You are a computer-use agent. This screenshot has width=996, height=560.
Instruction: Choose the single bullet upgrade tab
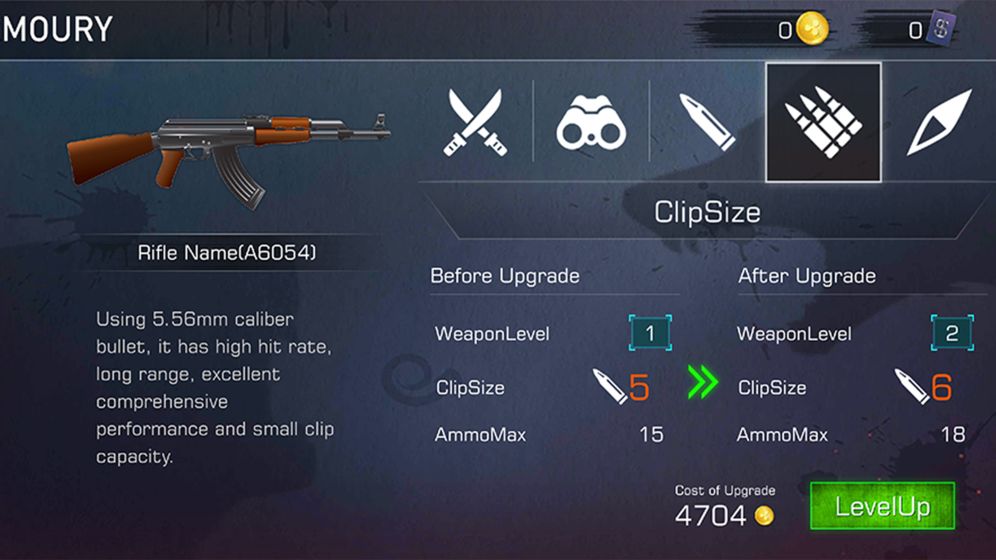click(706, 122)
